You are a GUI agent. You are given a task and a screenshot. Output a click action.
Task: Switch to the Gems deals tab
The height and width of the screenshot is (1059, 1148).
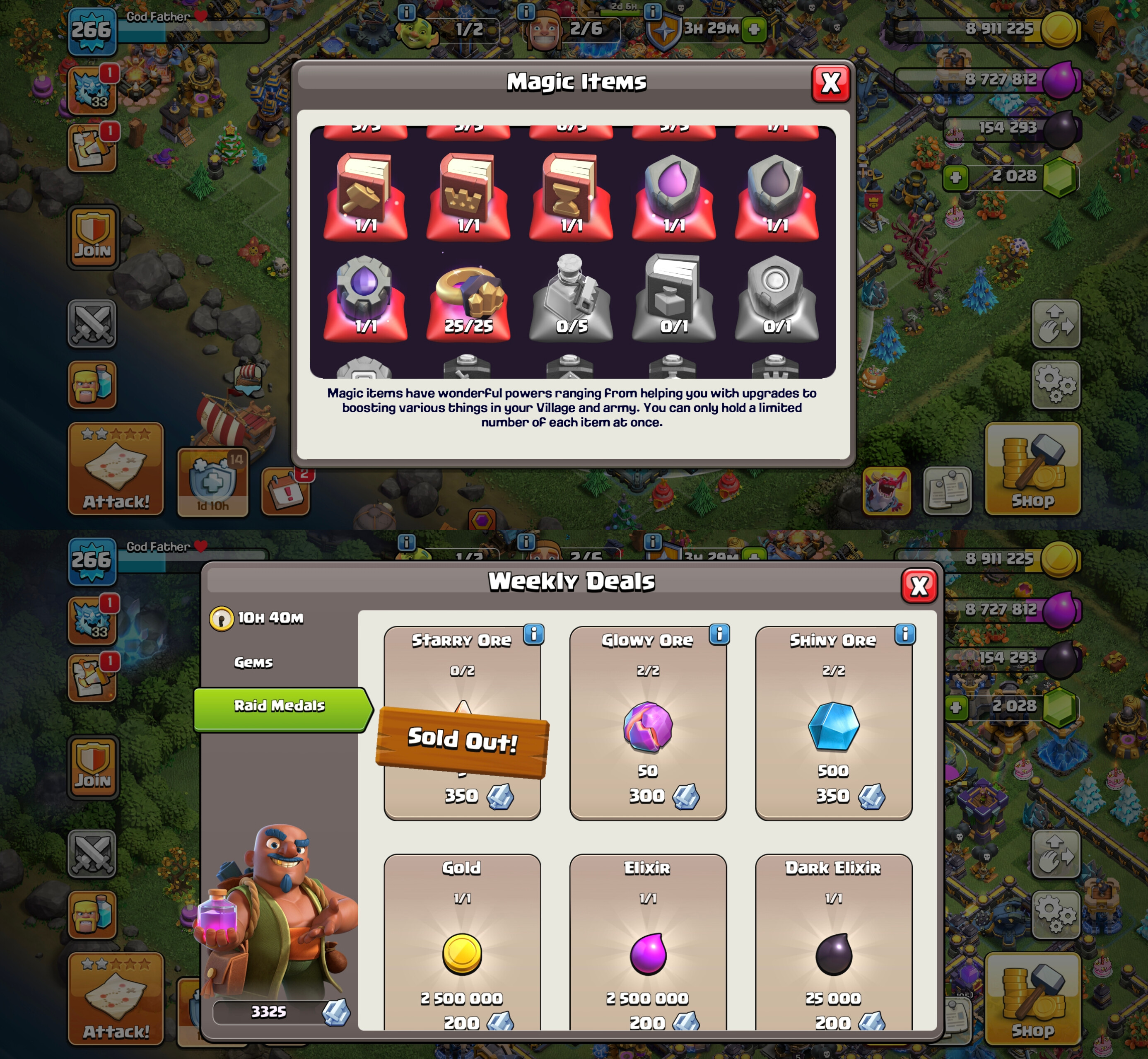(x=253, y=663)
